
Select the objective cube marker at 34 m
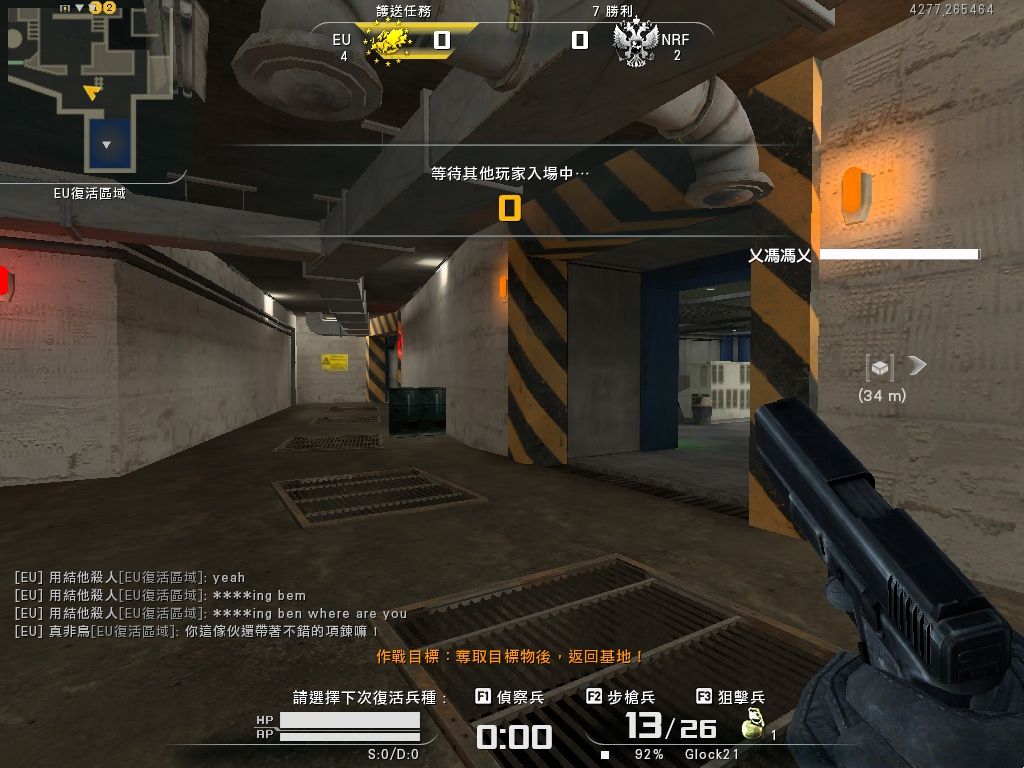(x=879, y=368)
